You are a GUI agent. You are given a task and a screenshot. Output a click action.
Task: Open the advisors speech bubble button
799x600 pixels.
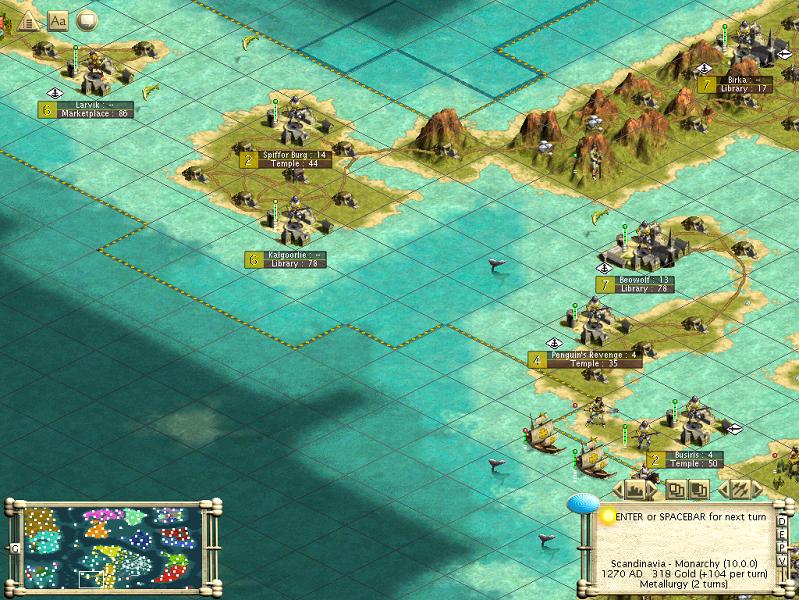[x=87, y=19]
